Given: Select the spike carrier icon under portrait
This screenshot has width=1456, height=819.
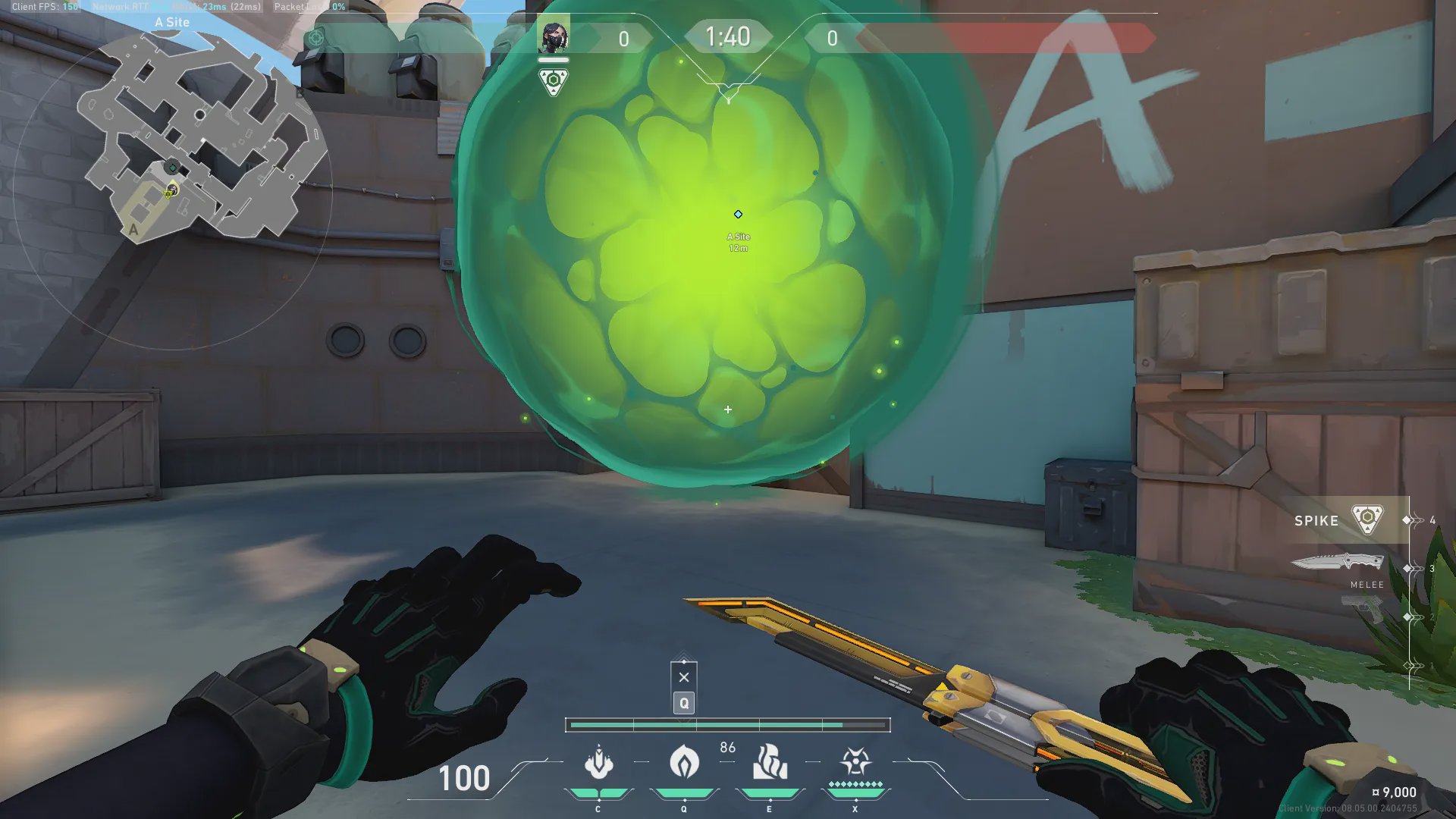Looking at the screenshot, I should tap(554, 81).
